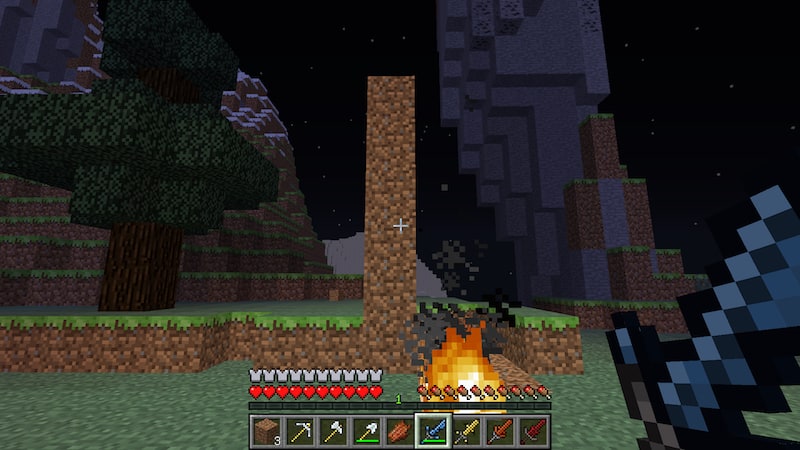Viewport: 800px width, 450px height.
Task: Switch to the iron shovel
Action: [366, 431]
